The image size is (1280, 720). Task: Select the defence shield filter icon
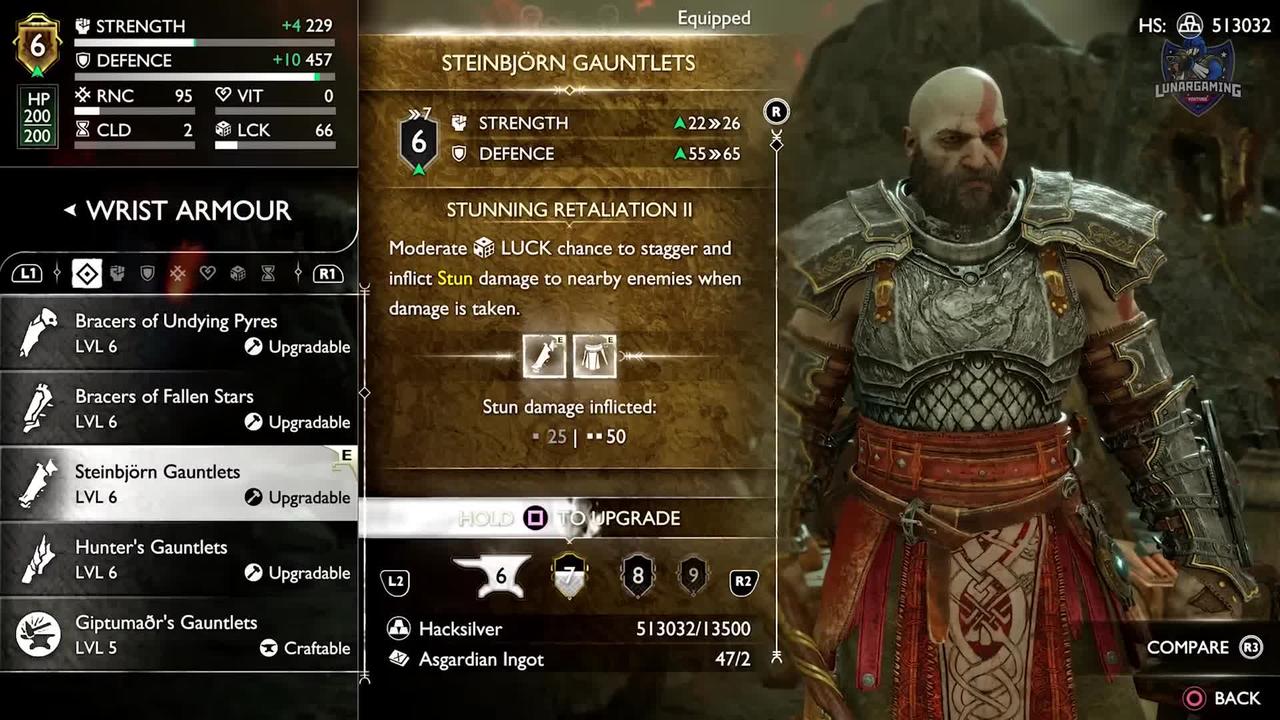(x=146, y=272)
